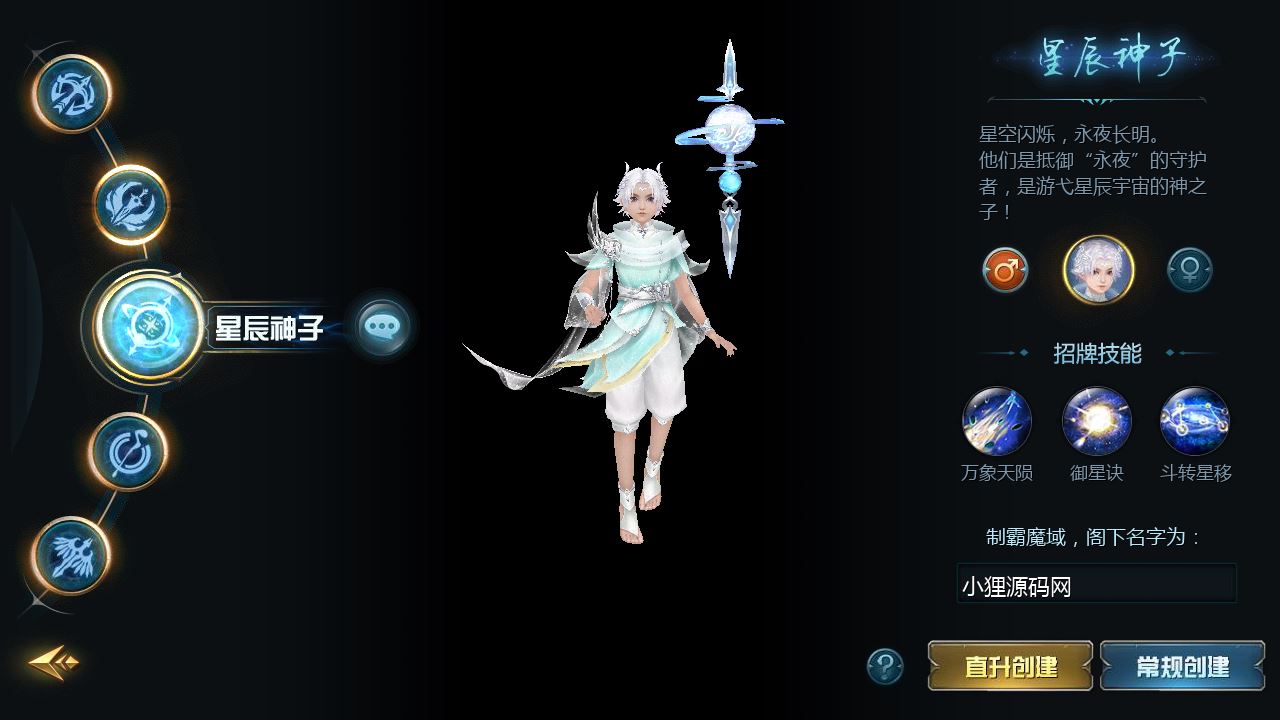
Task: Select the female gender symbol
Action: pyautogui.click(x=1190, y=270)
